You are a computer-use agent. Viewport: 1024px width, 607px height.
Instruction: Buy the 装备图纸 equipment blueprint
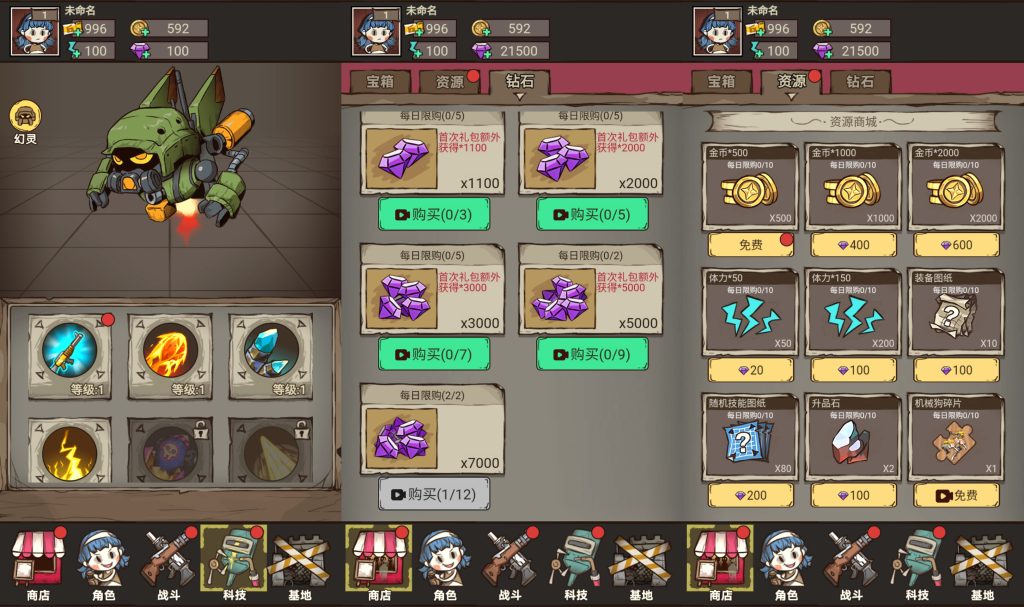coord(955,370)
